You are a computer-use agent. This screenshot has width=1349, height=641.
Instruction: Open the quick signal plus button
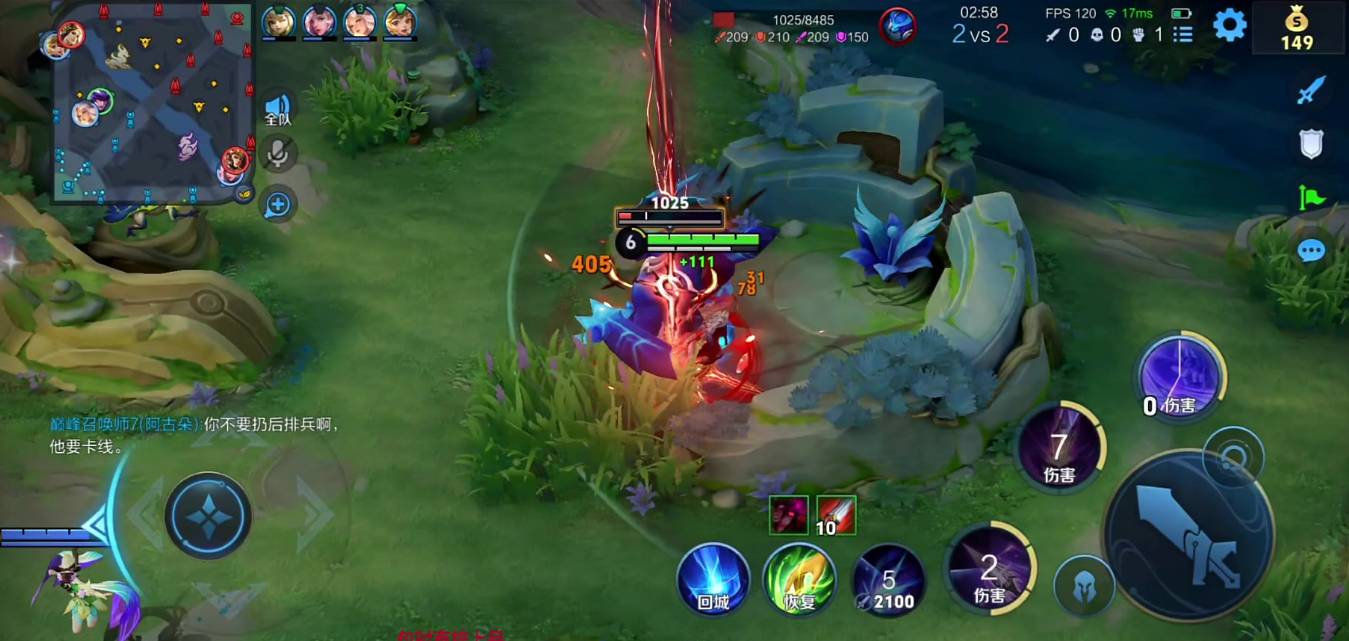277,205
